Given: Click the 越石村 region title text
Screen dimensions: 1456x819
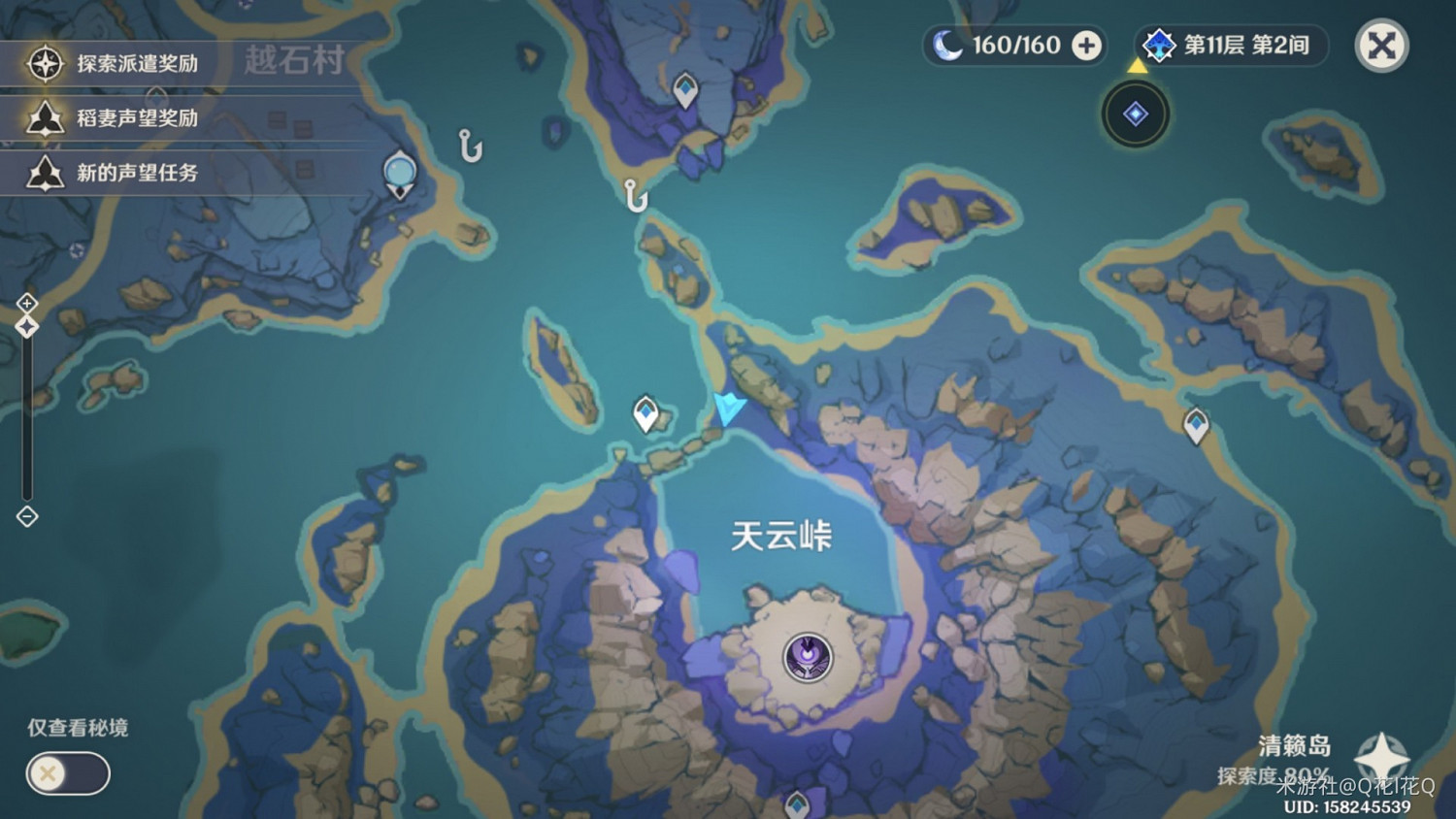Looking at the screenshot, I should click(x=296, y=62).
